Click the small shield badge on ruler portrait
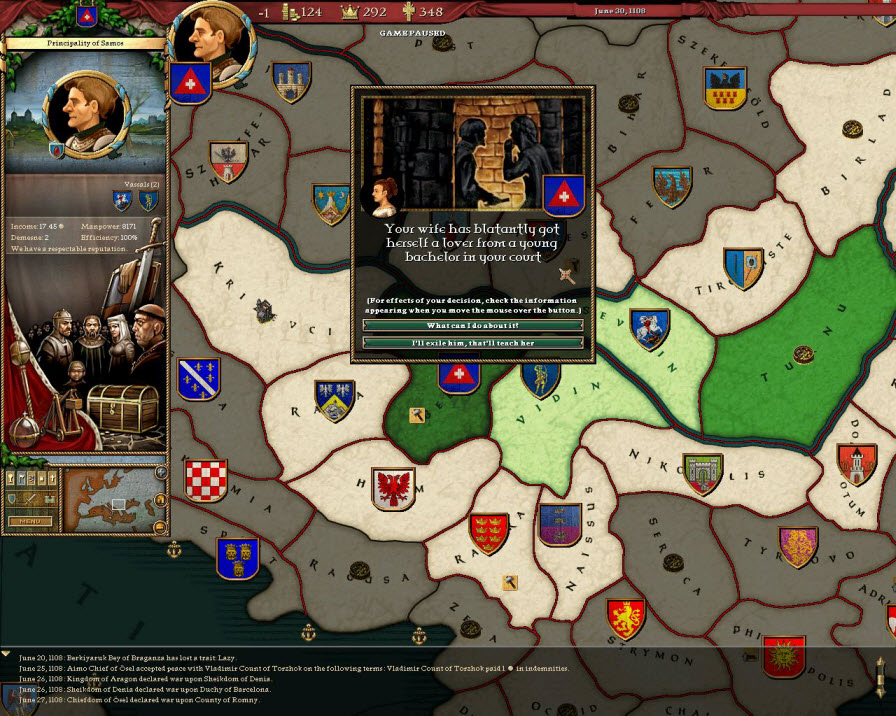The image size is (896, 716). click(x=56, y=151)
